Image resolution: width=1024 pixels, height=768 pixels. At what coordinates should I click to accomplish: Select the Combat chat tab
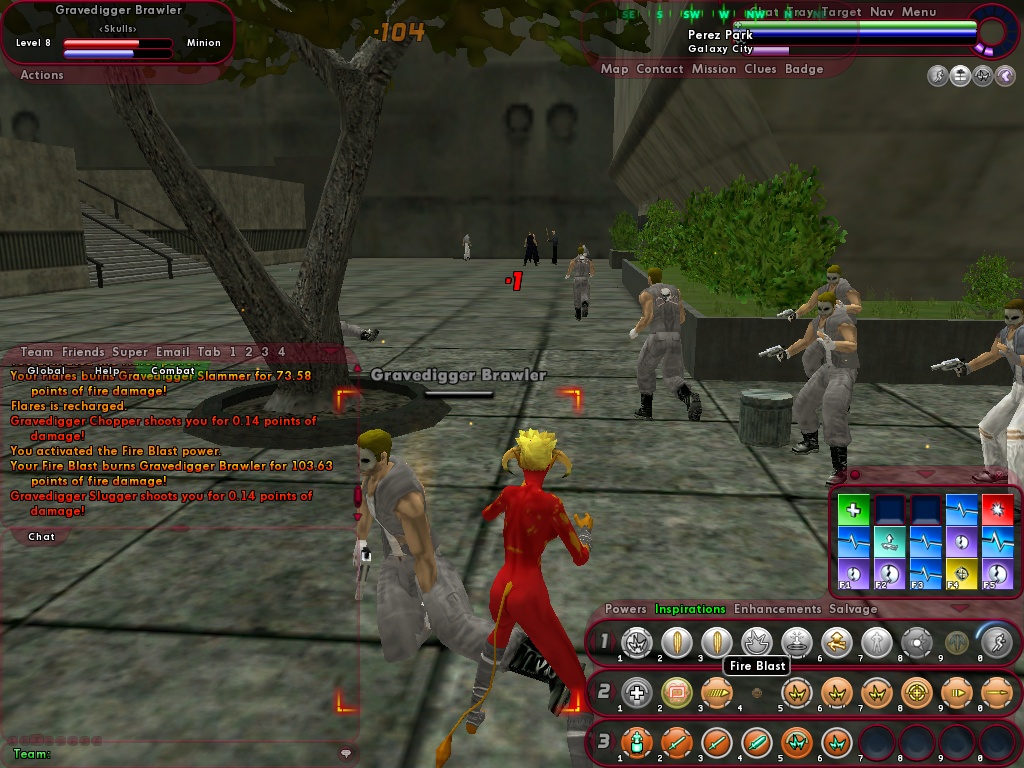pyautogui.click(x=173, y=370)
